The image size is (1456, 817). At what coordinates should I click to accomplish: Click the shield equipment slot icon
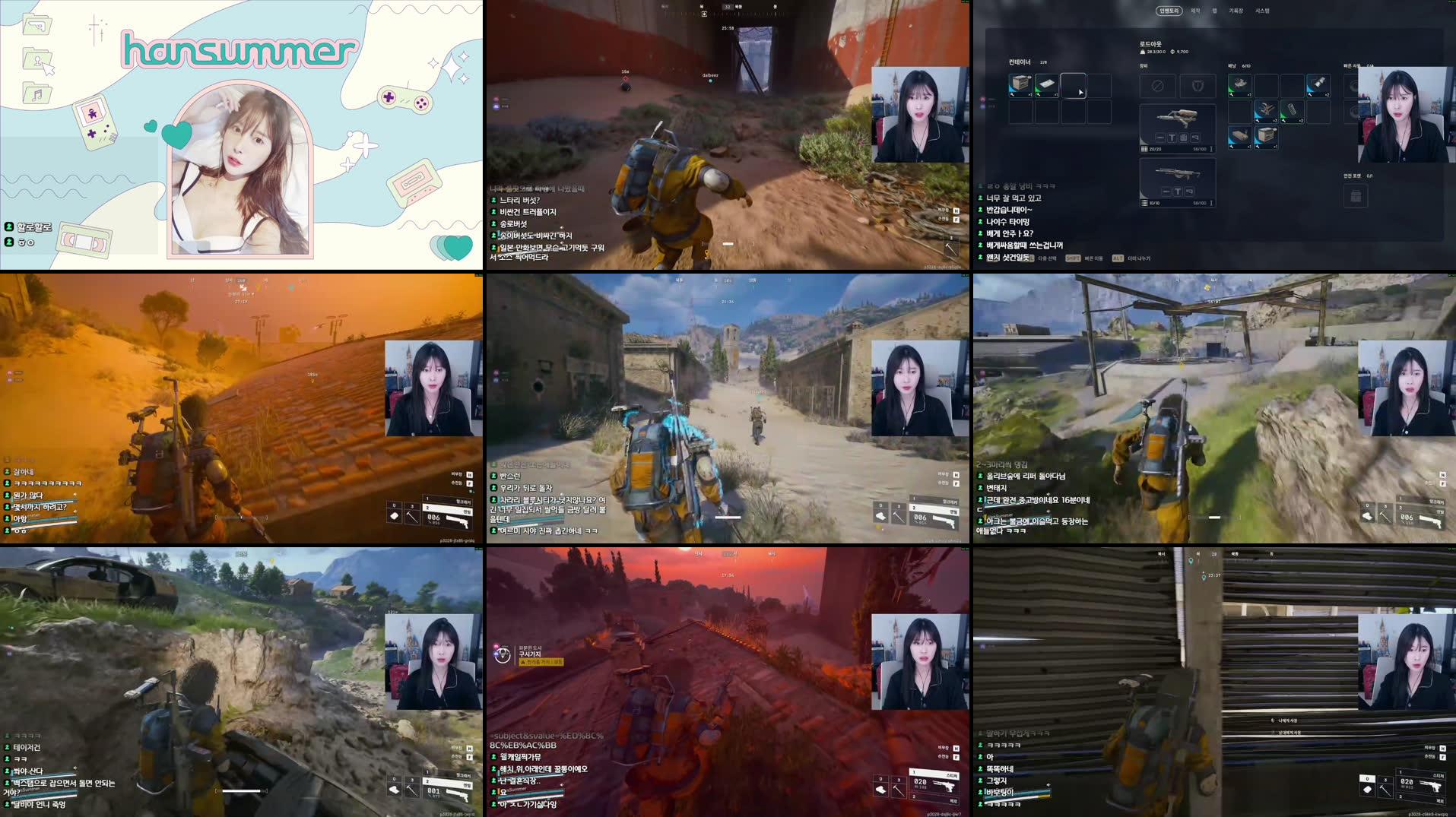pos(1197,87)
